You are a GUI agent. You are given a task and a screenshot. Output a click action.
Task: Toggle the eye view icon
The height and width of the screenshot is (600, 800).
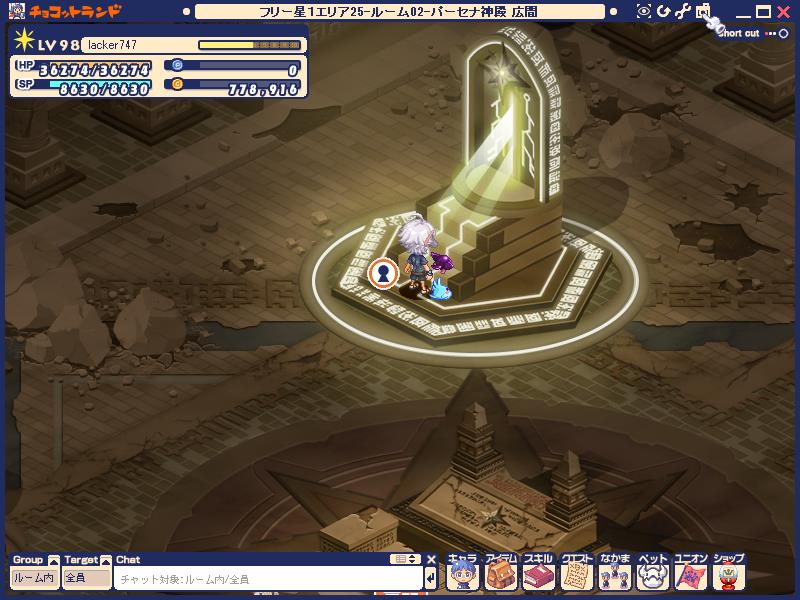coord(644,11)
